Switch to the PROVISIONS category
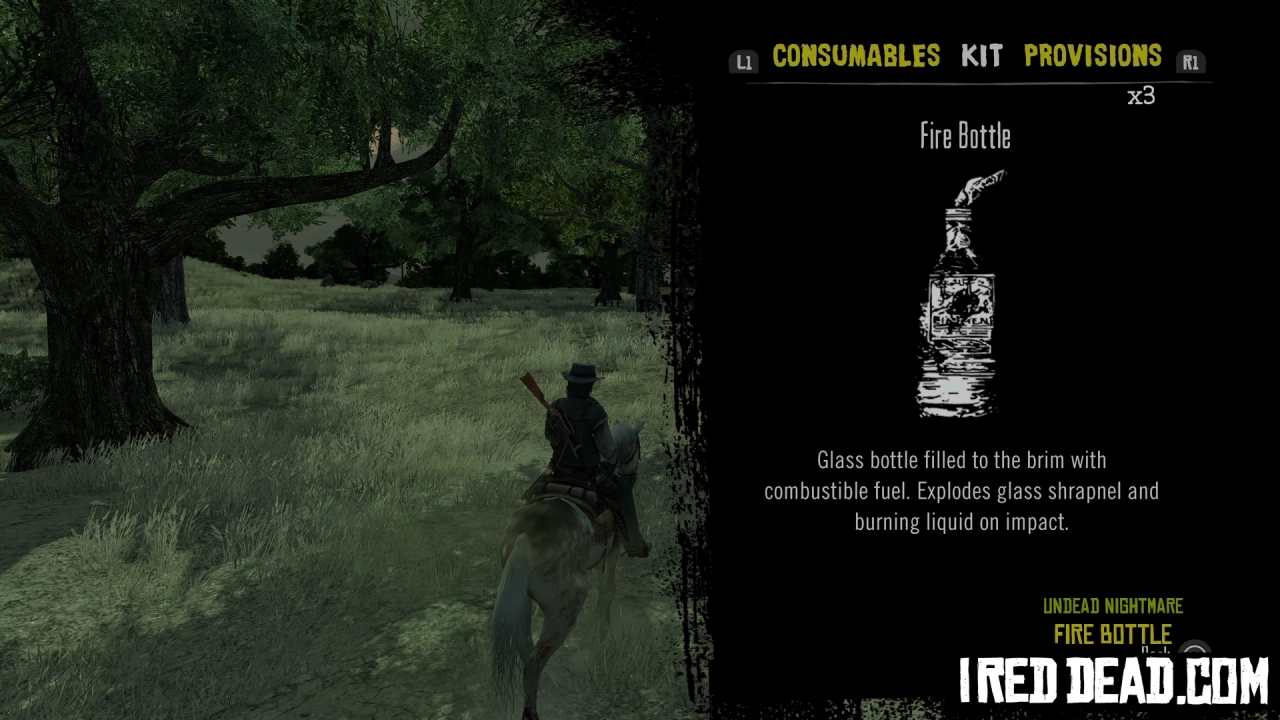Viewport: 1280px width, 720px height. point(1094,57)
